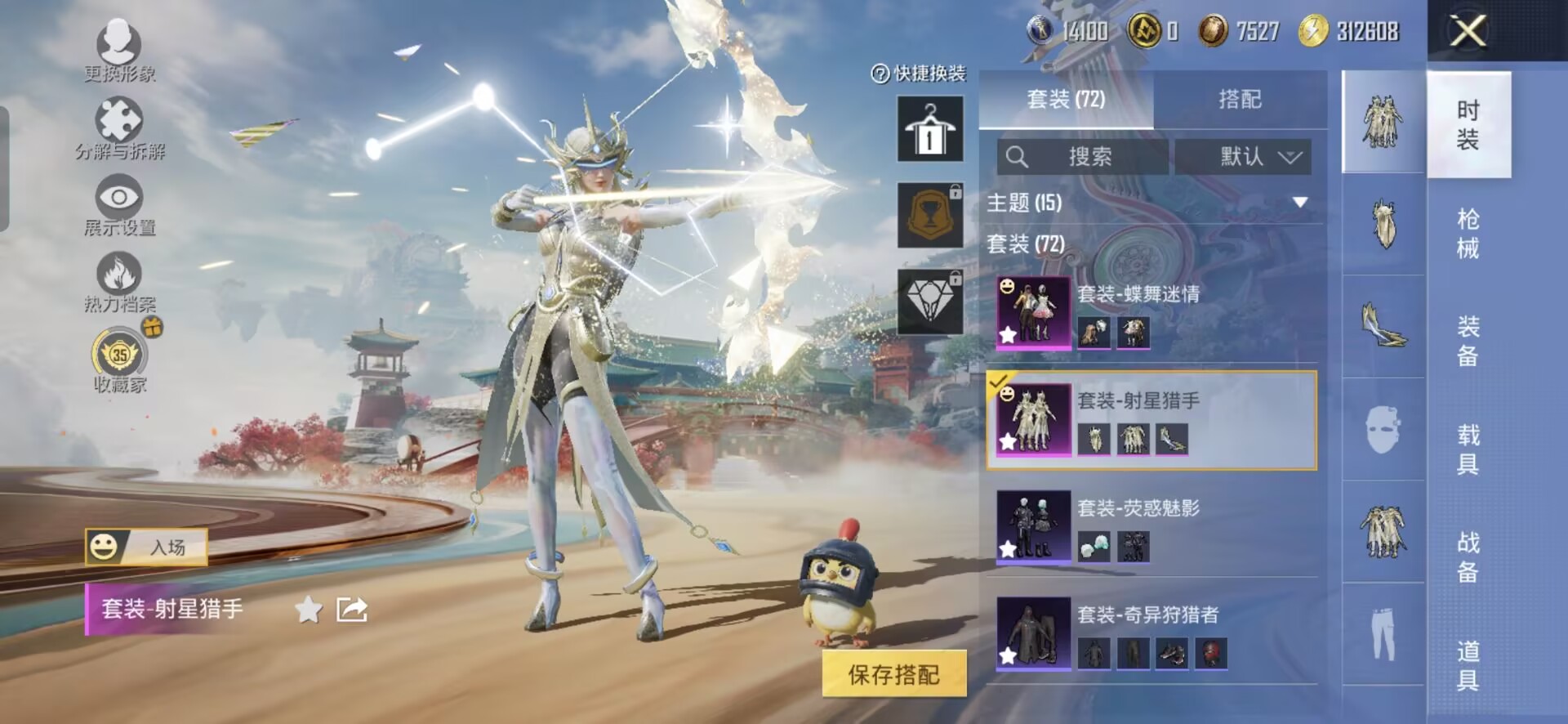Open 更换形象 change appearance
Image resolution: width=1568 pixels, height=724 pixels.
[x=119, y=49]
